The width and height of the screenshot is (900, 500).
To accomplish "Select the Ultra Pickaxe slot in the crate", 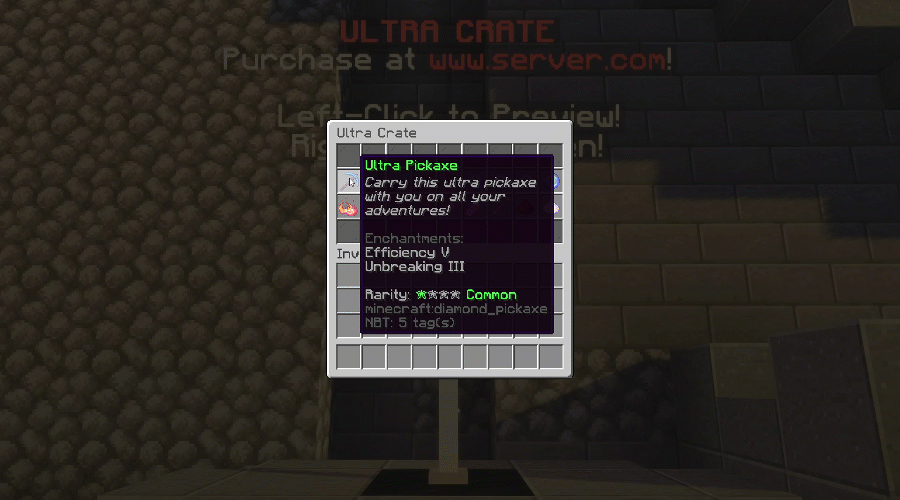I will pyautogui.click(x=348, y=183).
